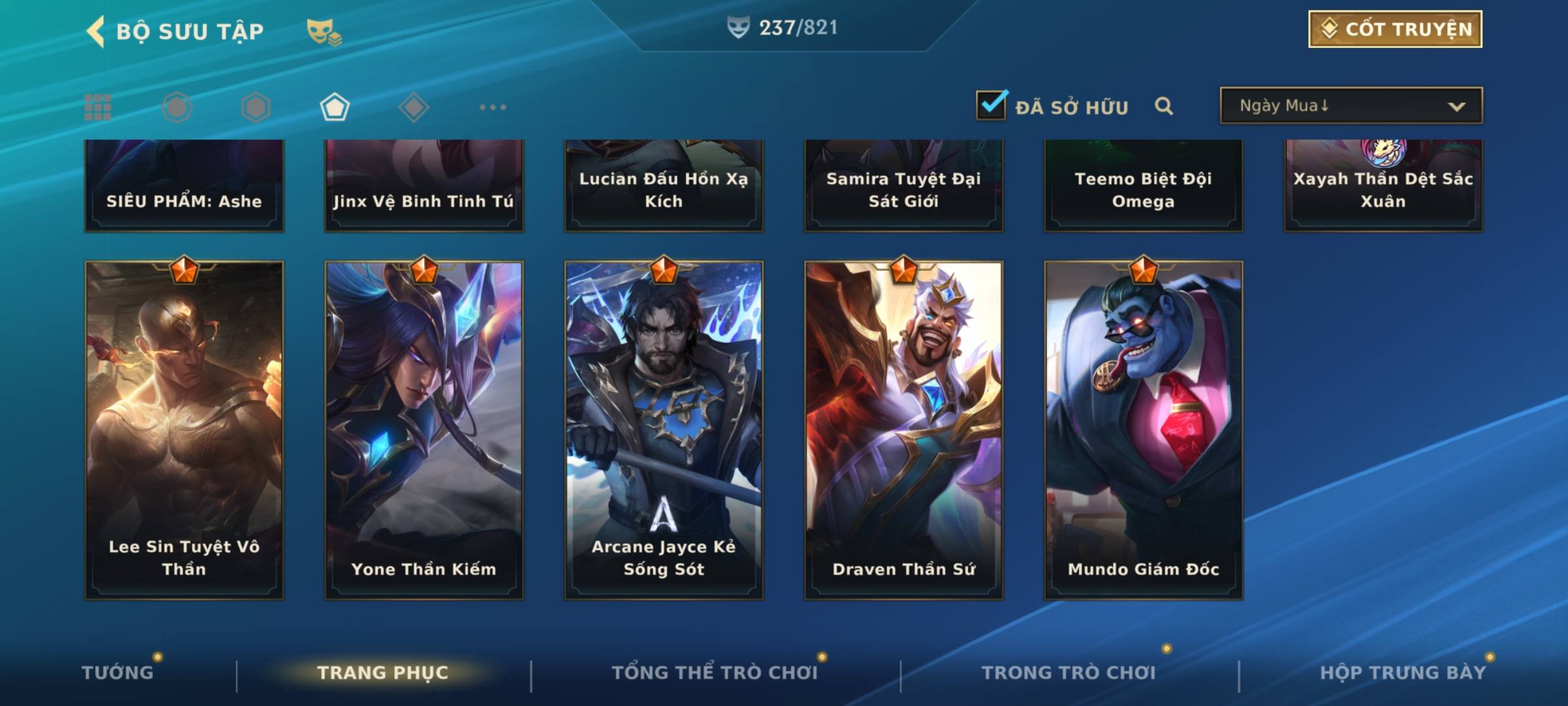
Task: Select the diamond rarity filter
Action: tap(414, 107)
